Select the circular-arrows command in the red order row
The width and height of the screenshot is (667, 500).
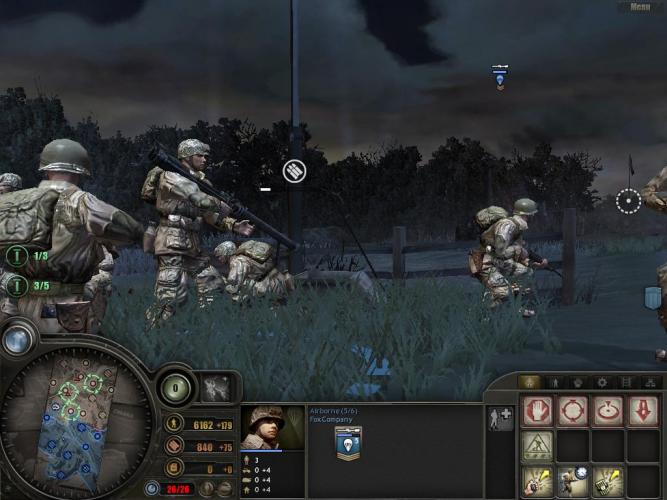(573, 411)
